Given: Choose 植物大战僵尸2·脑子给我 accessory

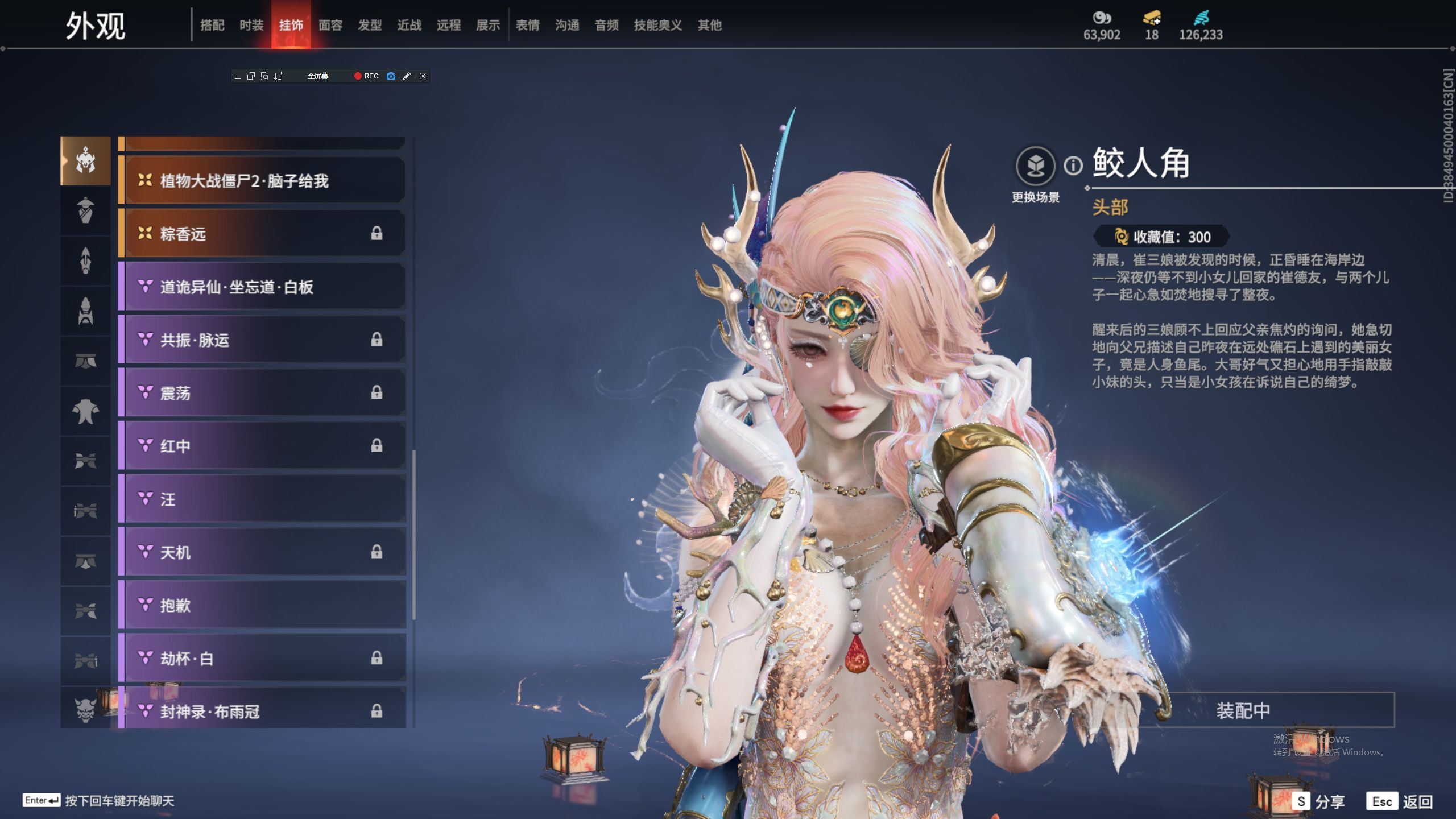Looking at the screenshot, I should tap(263, 181).
